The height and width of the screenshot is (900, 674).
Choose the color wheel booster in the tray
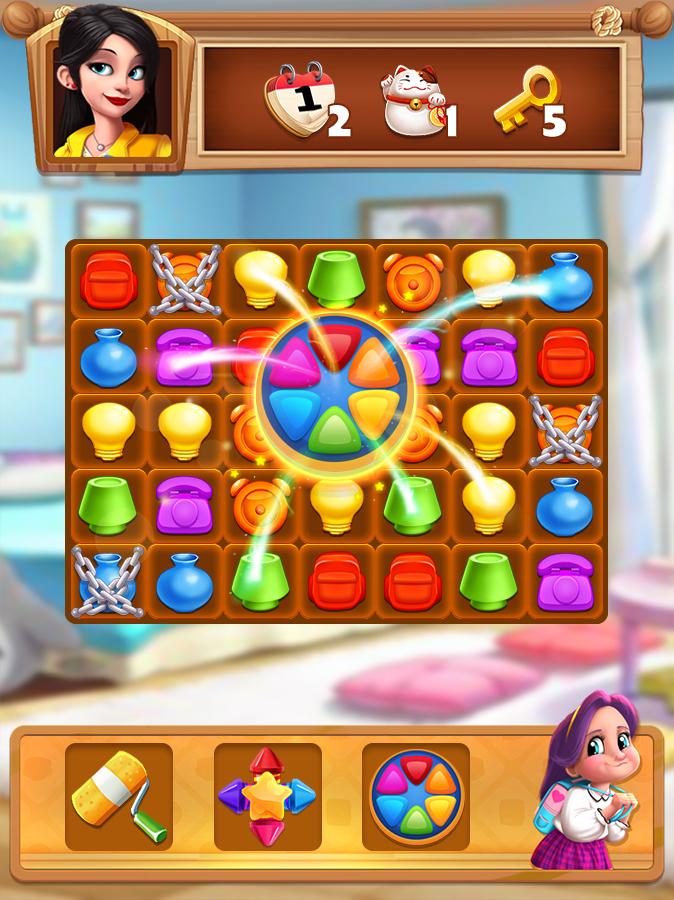coord(416,797)
